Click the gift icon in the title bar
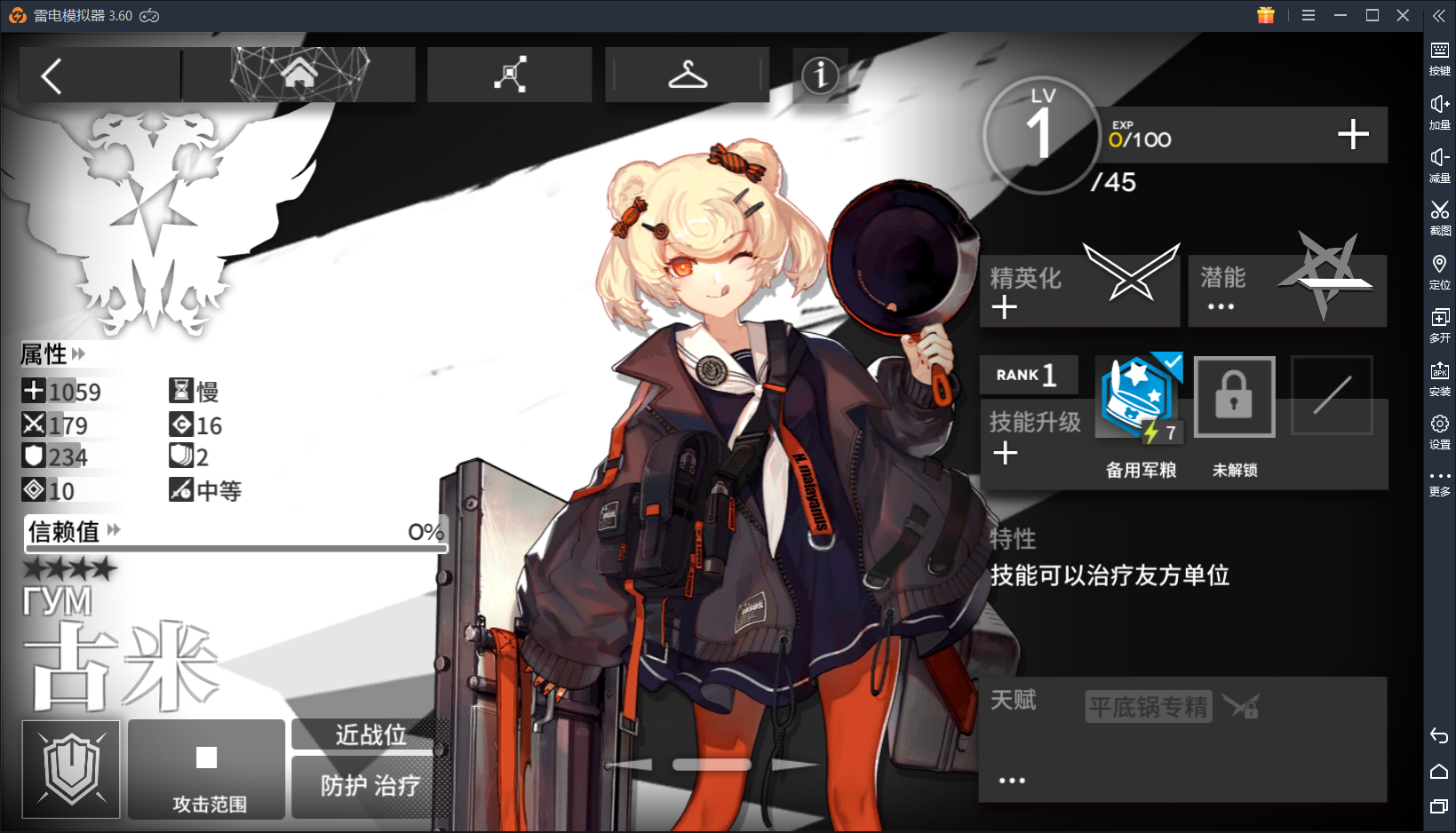 click(x=1265, y=15)
